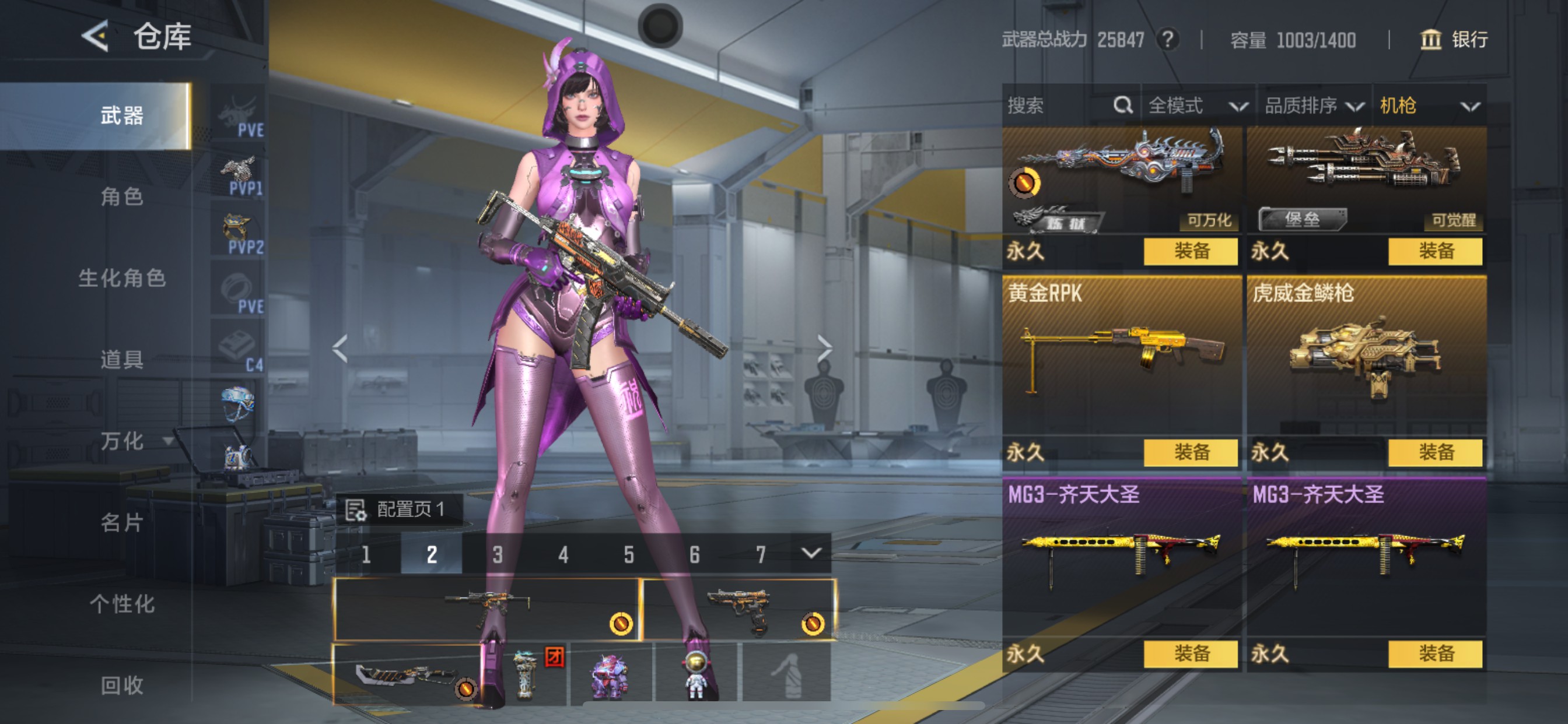Image resolution: width=1568 pixels, height=724 pixels.
Task: Open the 银行 bank
Action: click(x=1455, y=40)
